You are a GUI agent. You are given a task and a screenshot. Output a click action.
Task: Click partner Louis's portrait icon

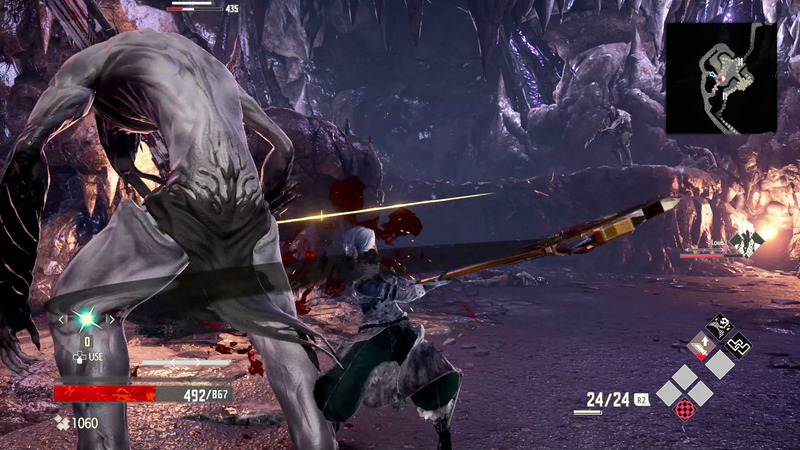coord(746,241)
